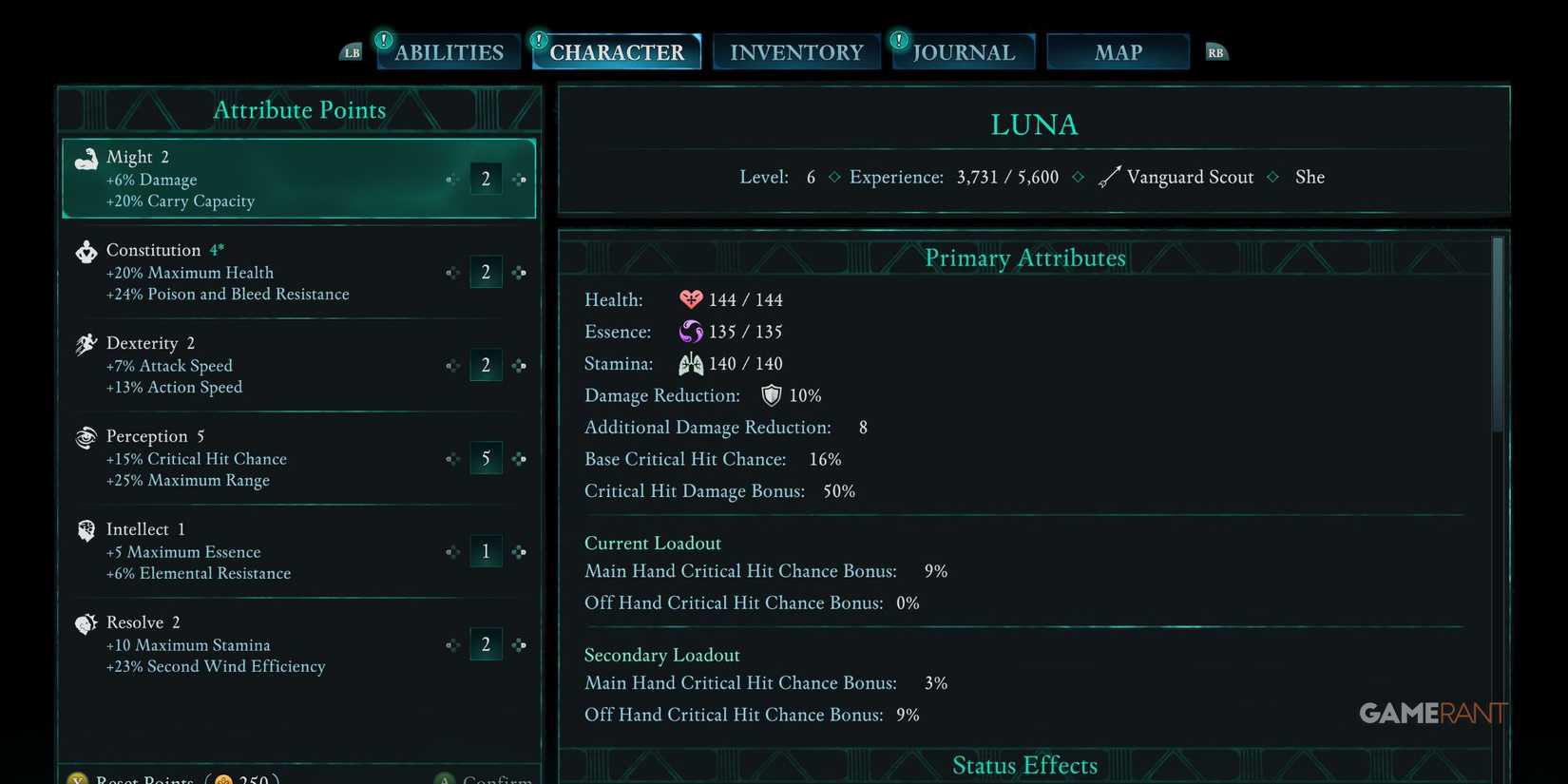
Task: Switch to the Map tab
Action: coord(1118,51)
